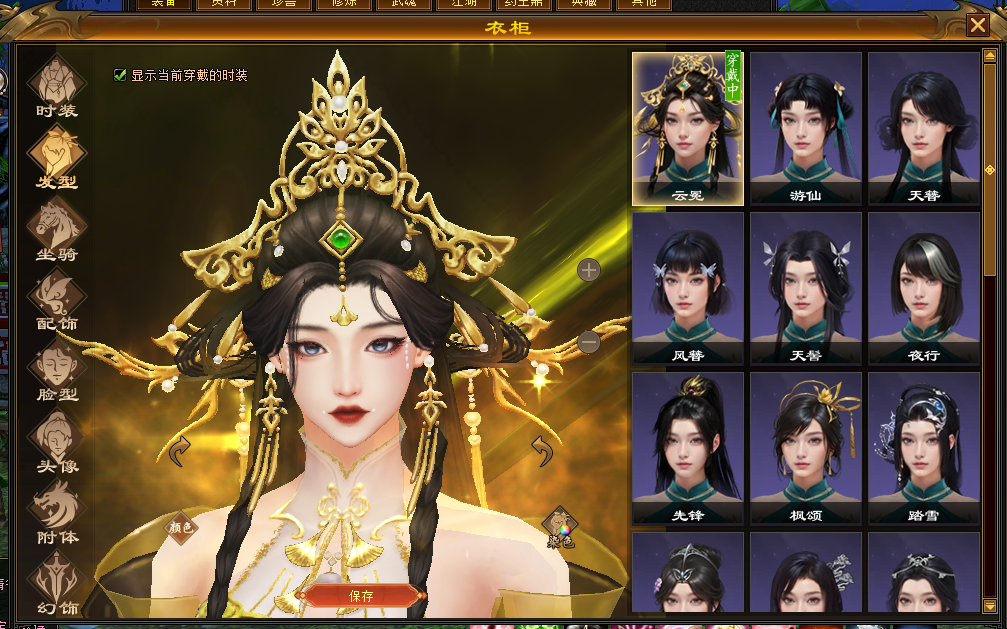The image size is (1007, 629).
Task: Select the equipped 云冕 hairstyle
Action: tap(688, 128)
